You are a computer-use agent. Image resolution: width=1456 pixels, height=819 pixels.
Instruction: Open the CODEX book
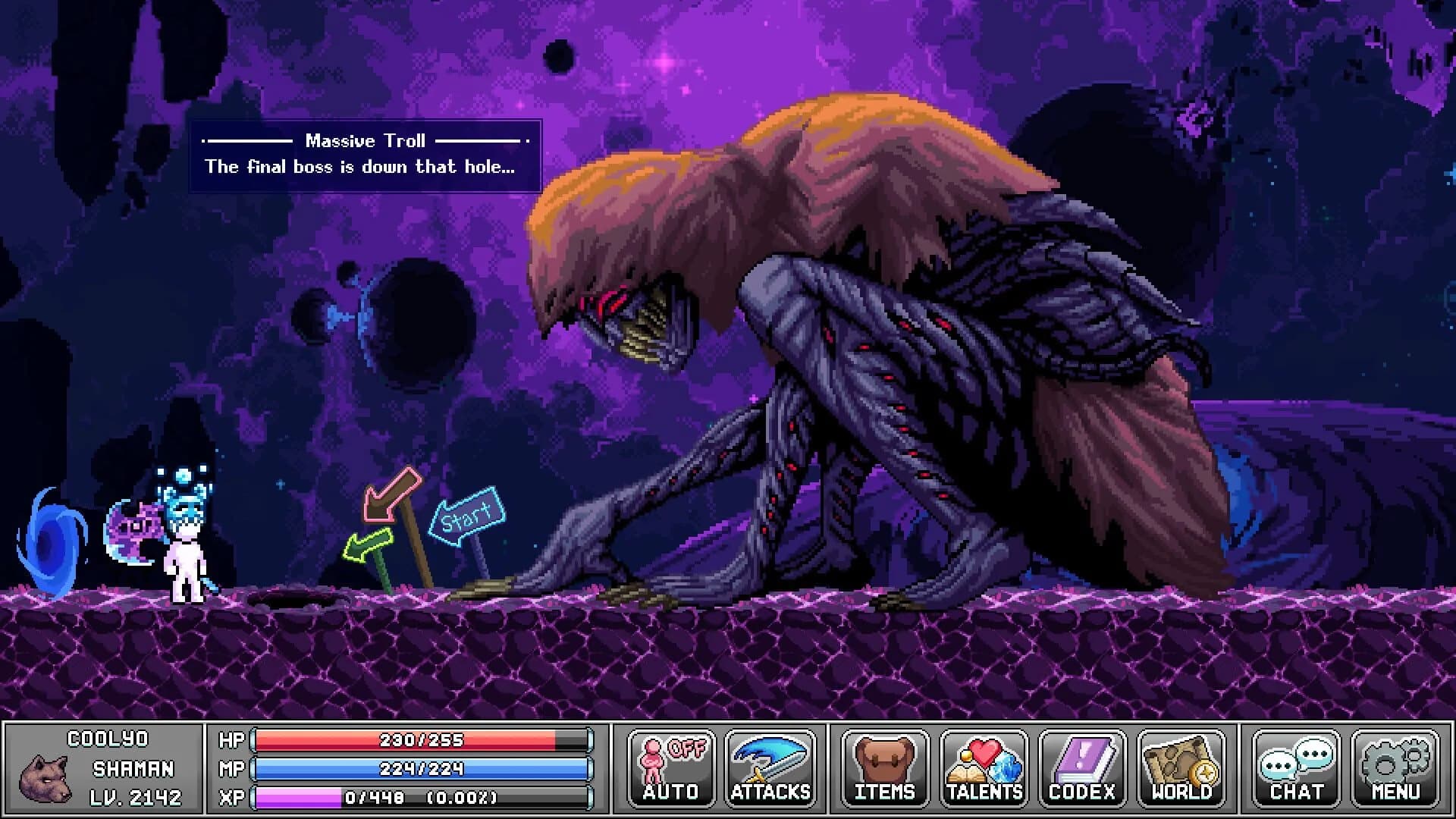pyautogui.click(x=1080, y=766)
